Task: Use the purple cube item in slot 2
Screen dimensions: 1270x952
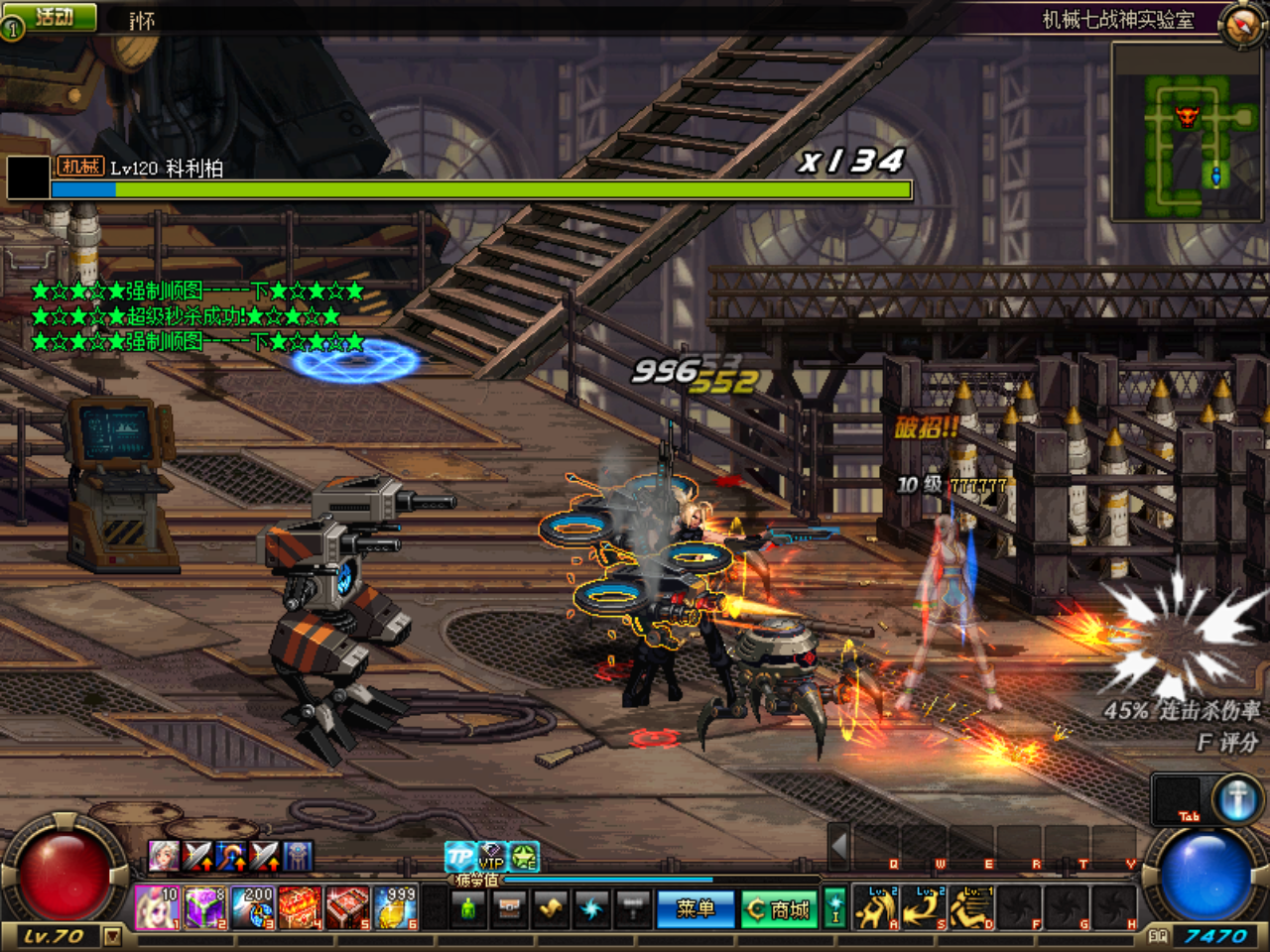Action: (205, 907)
